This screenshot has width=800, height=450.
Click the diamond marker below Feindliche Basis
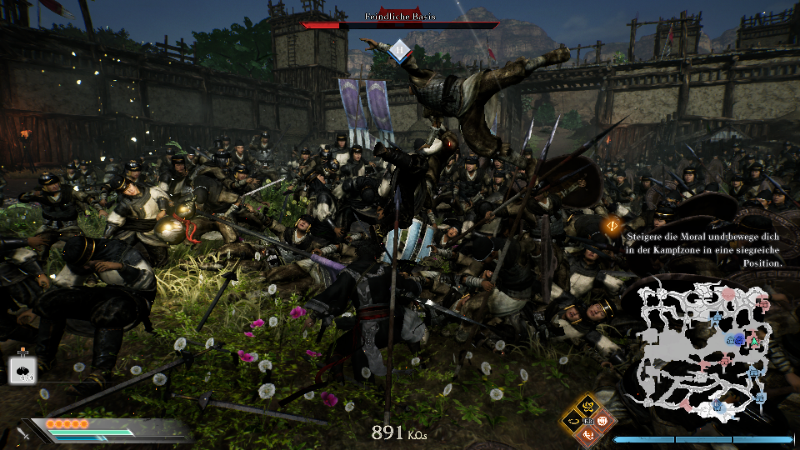coord(399,49)
